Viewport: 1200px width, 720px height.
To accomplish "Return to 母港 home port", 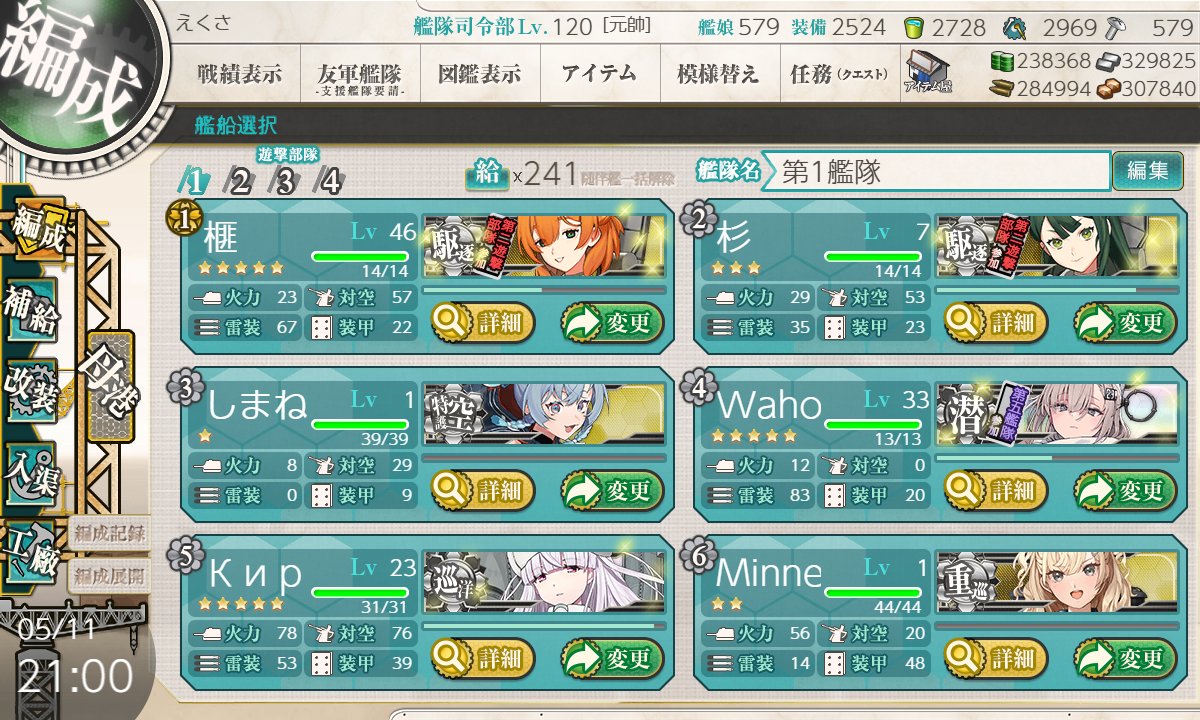I will pos(109,385).
